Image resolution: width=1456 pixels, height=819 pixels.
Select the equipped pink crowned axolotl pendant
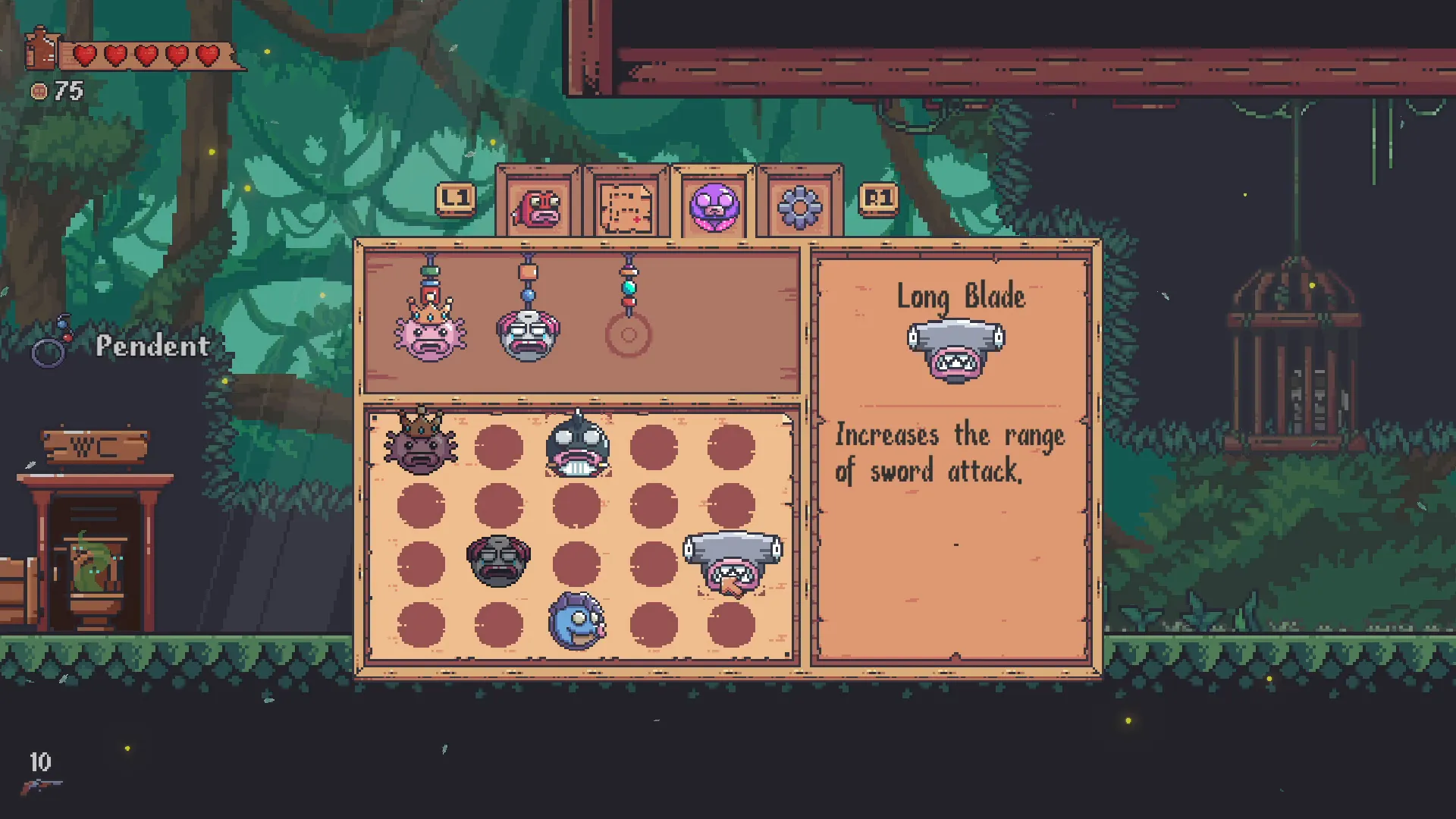click(x=430, y=332)
